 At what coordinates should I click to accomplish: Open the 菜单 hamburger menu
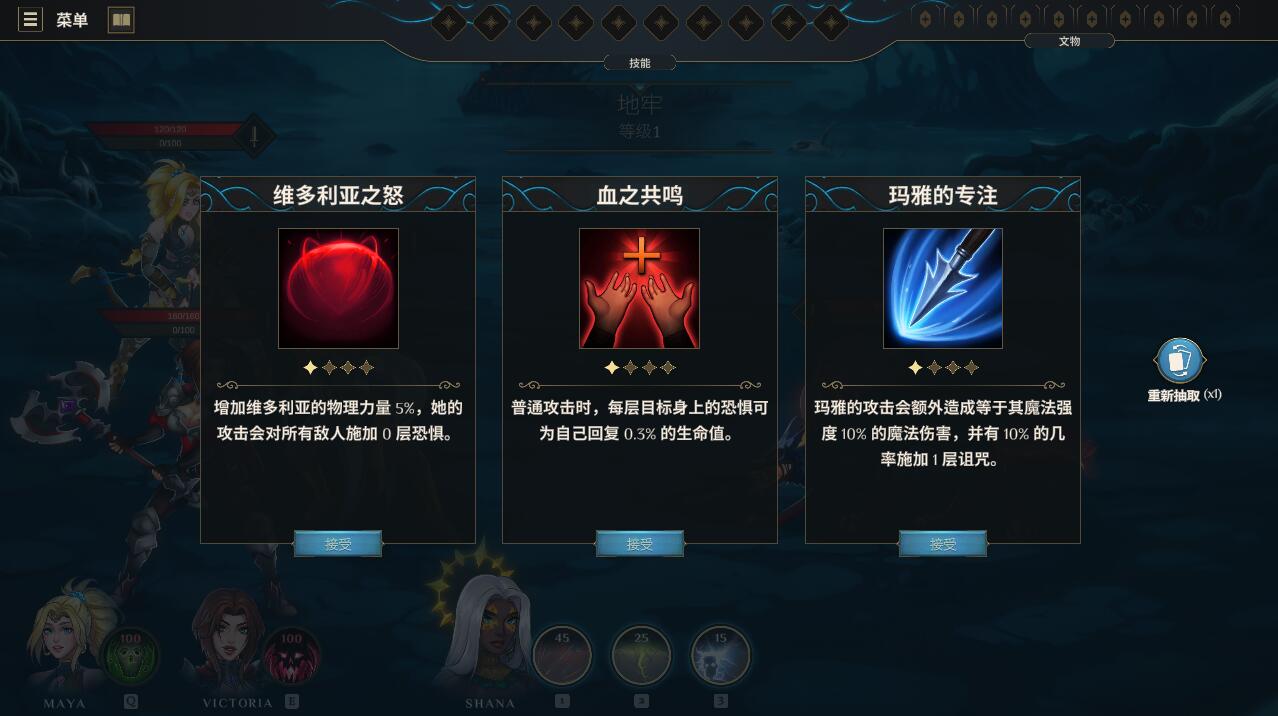(x=31, y=20)
